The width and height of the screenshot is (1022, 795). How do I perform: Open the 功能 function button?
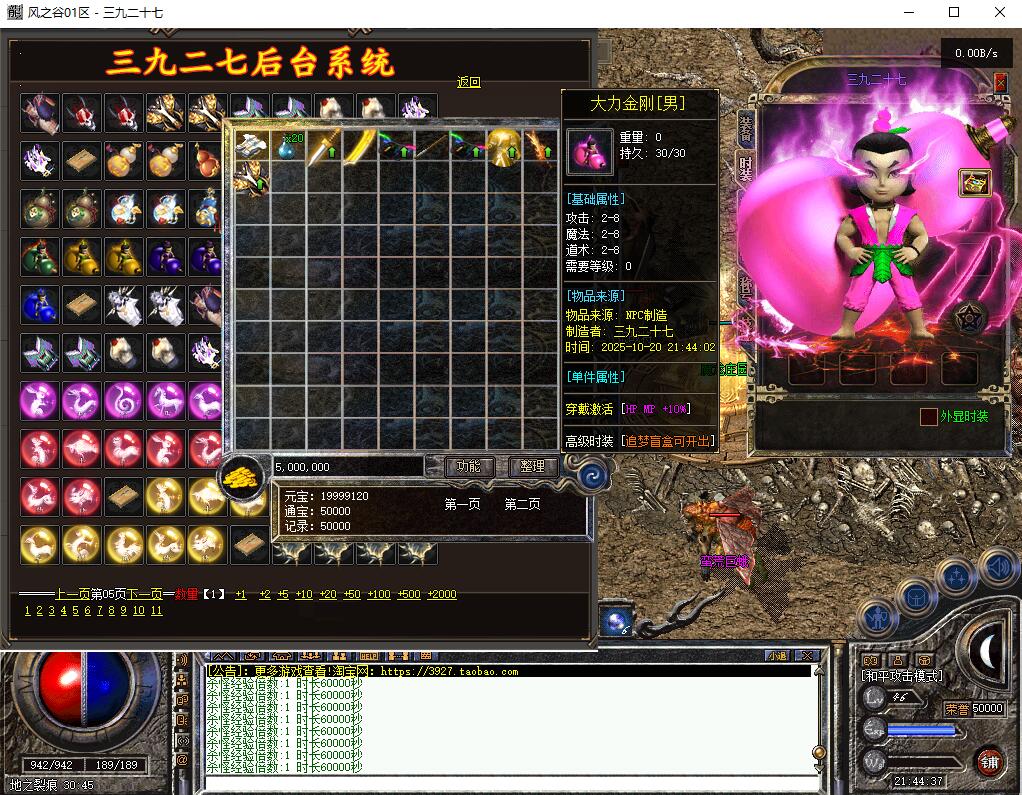(x=468, y=466)
